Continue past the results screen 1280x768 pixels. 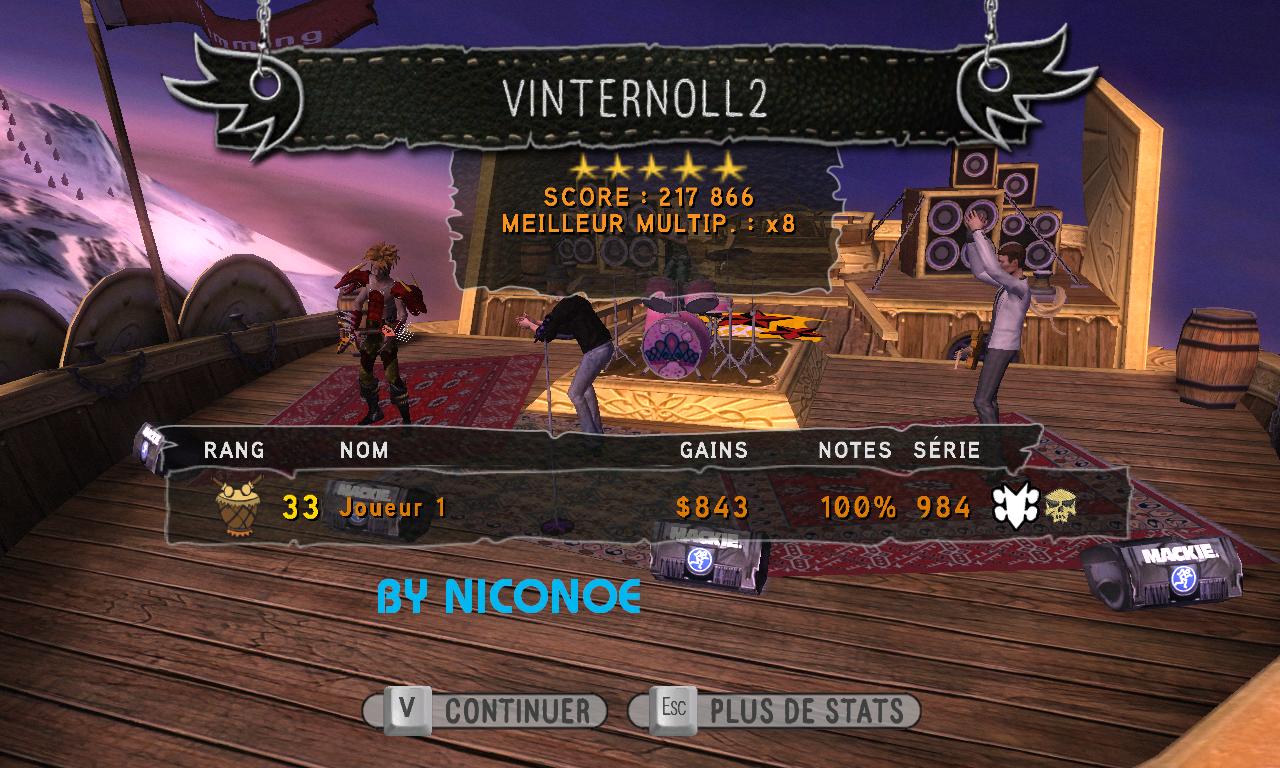coord(486,711)
